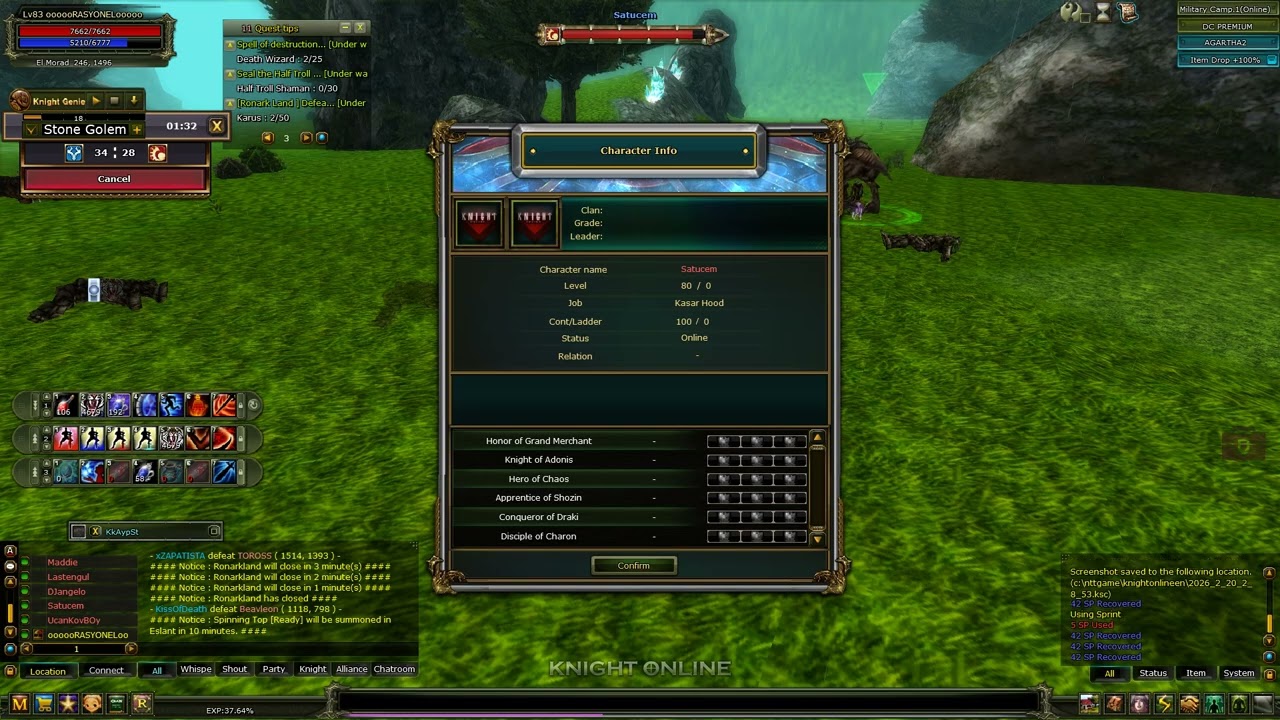1280x720 pixels.
Task: Select Maddie in the player list
Action: click(x=62, y=563)
